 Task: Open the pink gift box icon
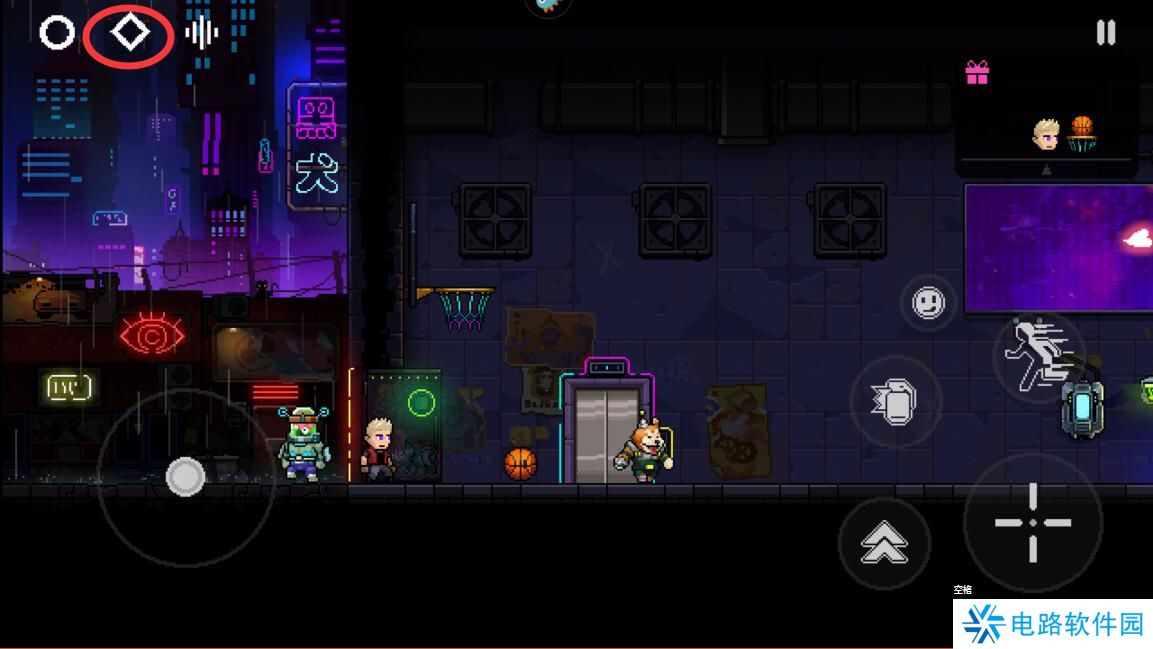click(x=977, y=73)
